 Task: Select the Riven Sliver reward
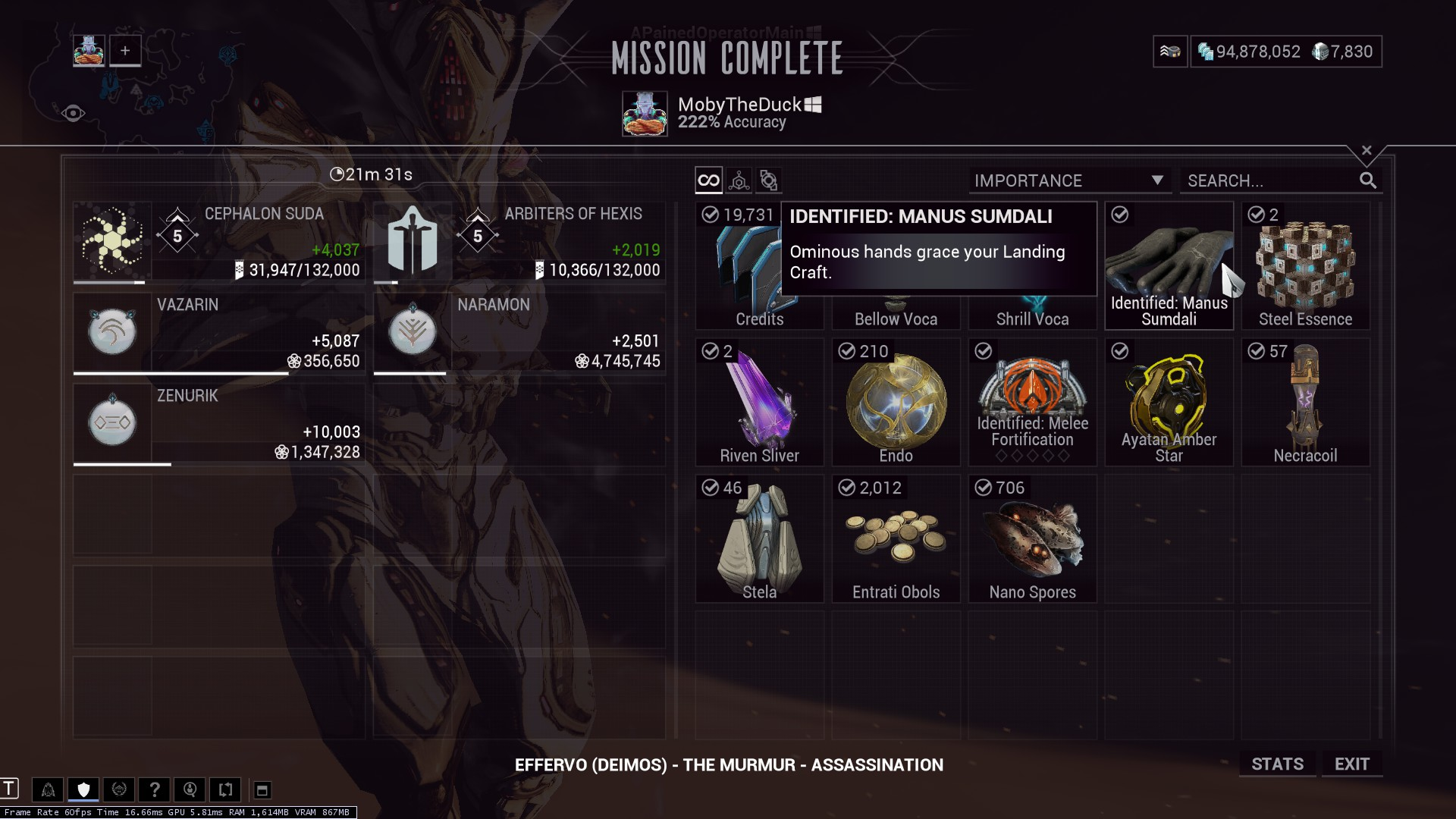tap(759, 402)
